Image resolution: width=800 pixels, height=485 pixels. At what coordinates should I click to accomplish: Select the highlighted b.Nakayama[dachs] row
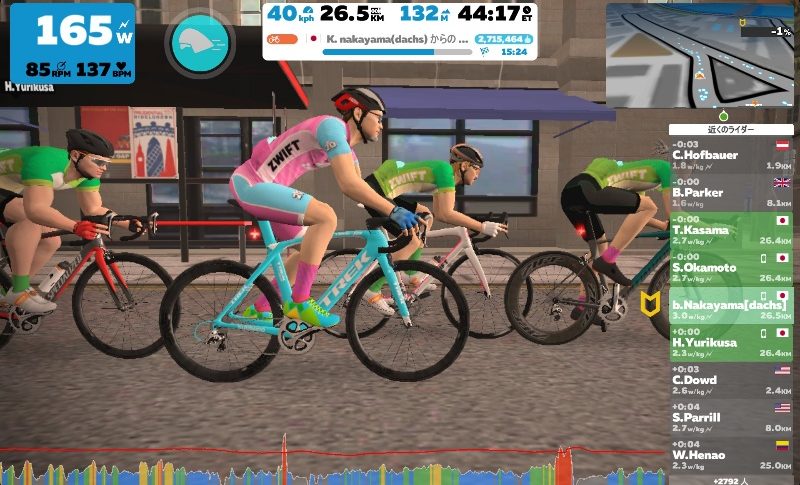pyautogui.click(x=731, y=306)
